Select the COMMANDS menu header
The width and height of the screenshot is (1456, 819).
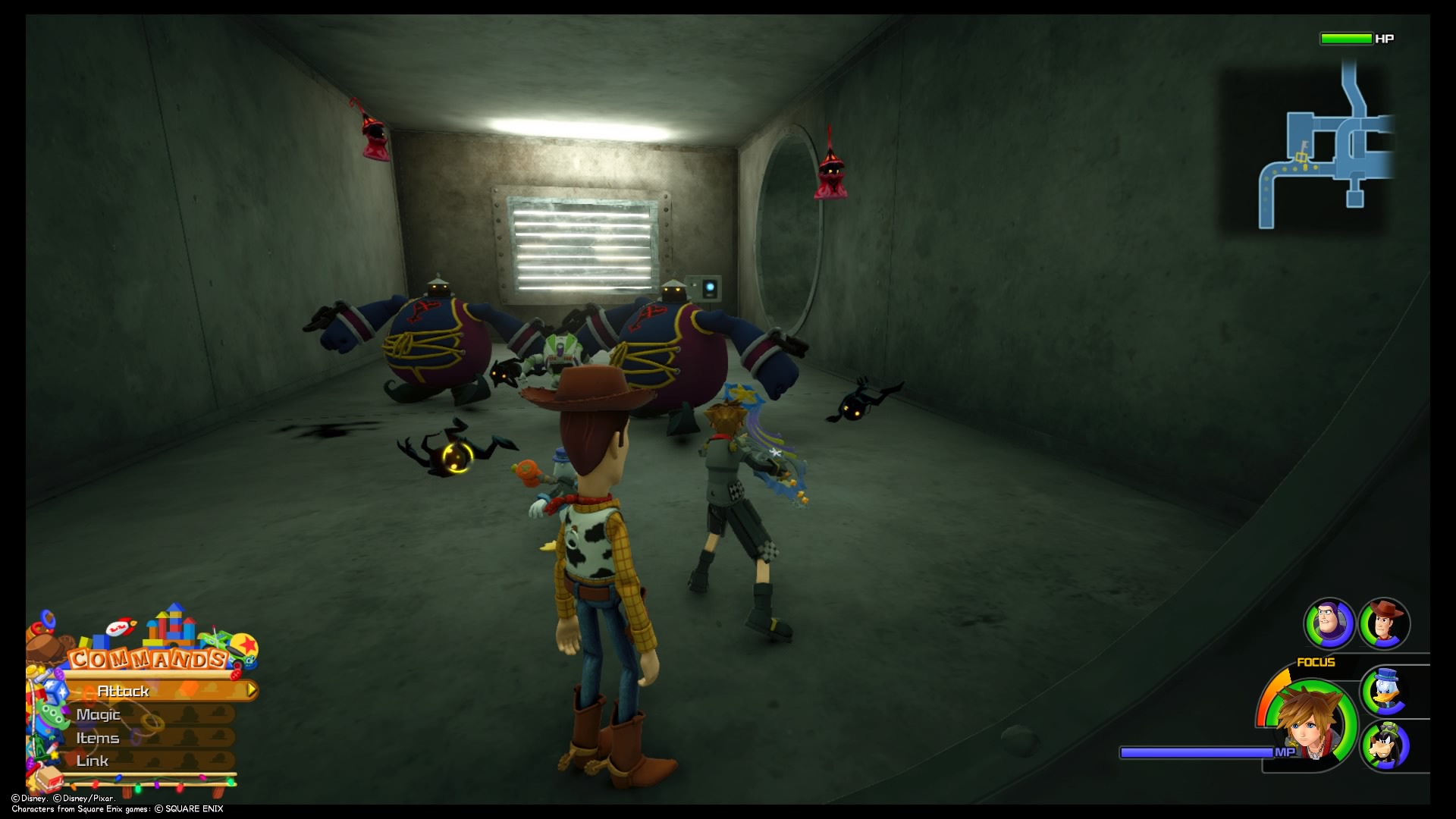[x=146, y=658]
